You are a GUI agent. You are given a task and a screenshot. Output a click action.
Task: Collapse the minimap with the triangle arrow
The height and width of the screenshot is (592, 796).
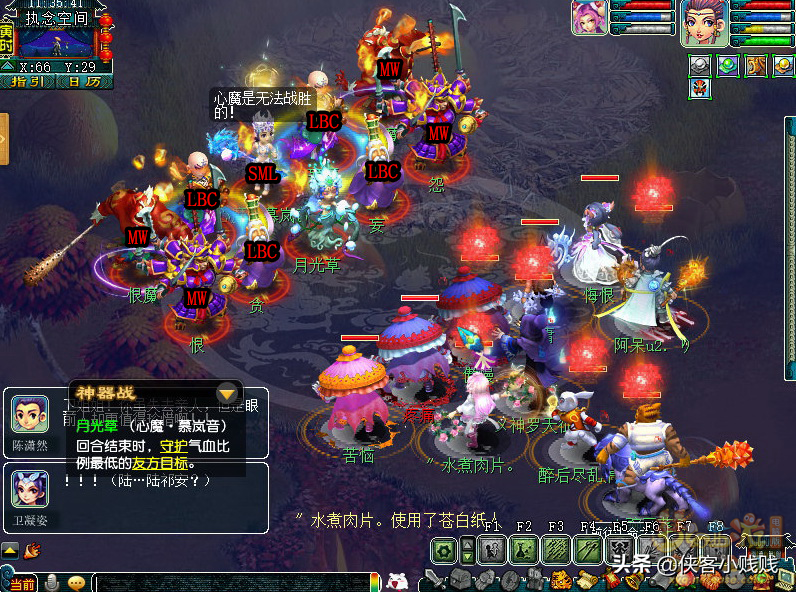point(8,67)
